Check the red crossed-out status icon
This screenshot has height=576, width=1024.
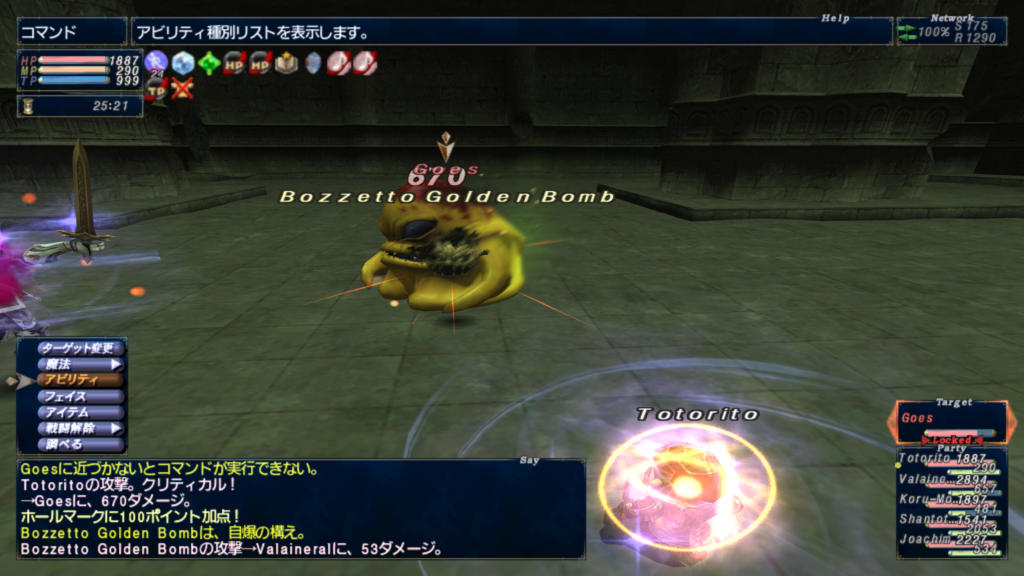pos(182,89)
